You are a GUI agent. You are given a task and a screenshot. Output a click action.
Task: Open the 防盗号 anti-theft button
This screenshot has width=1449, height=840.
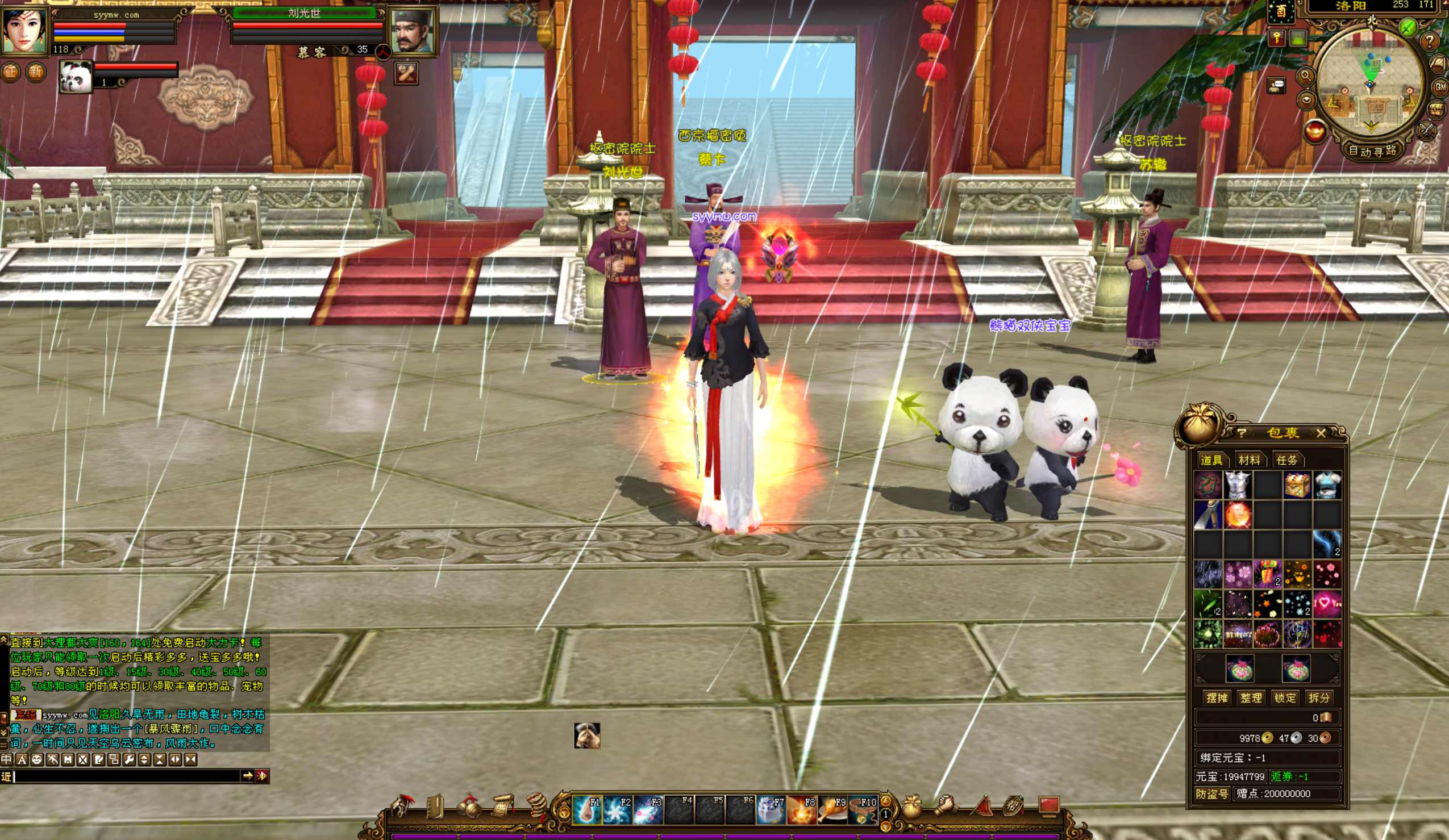click(1211, 794)
